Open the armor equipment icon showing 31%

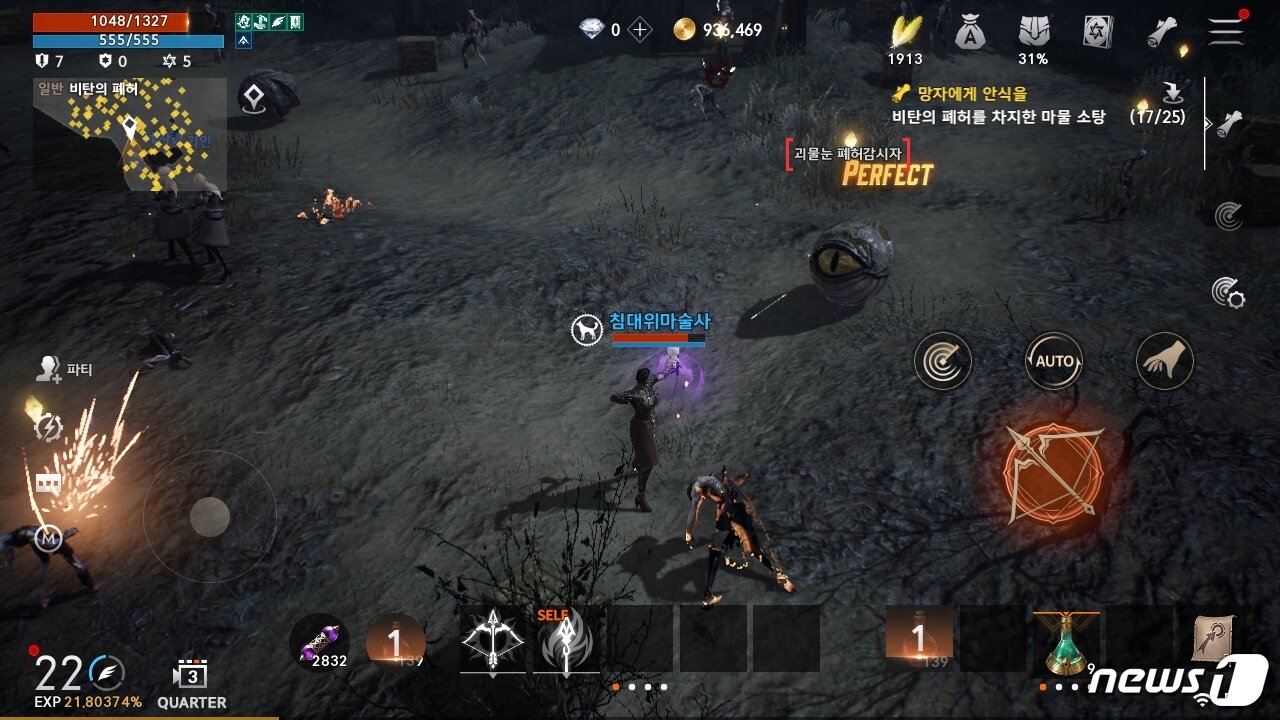pos(1033,33)
